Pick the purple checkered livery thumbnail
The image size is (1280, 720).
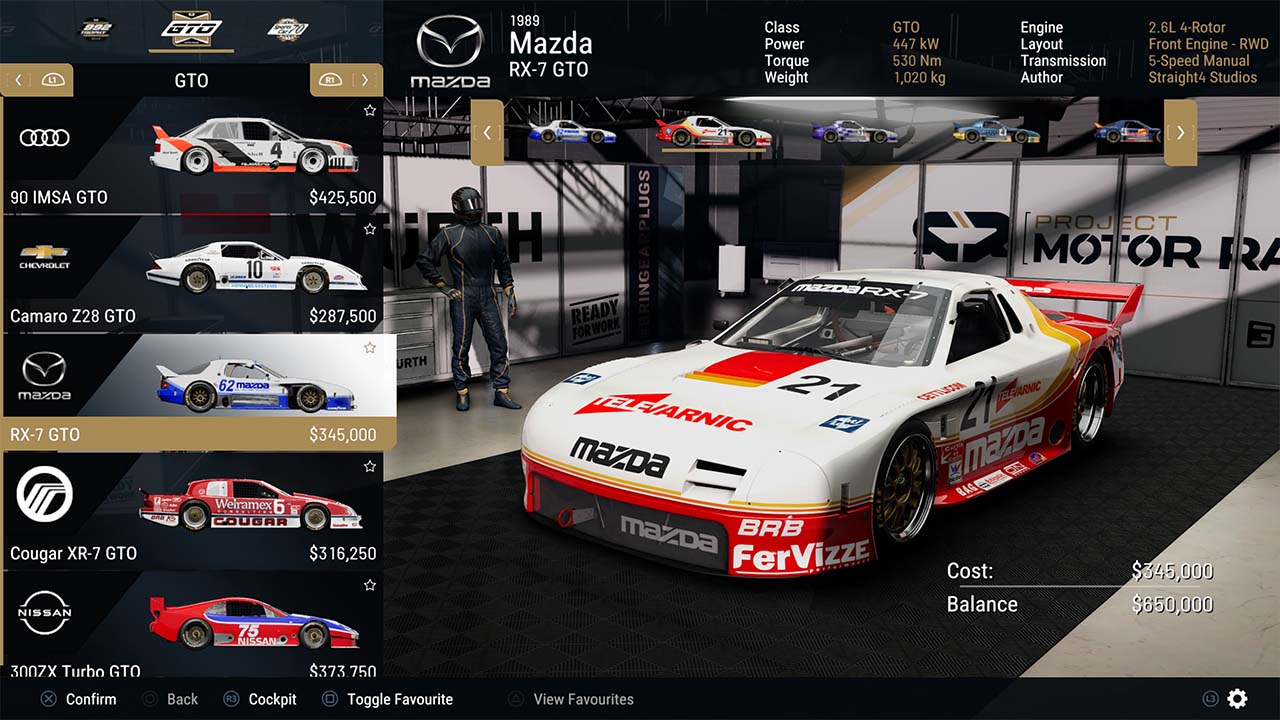[x=855, y=132]
